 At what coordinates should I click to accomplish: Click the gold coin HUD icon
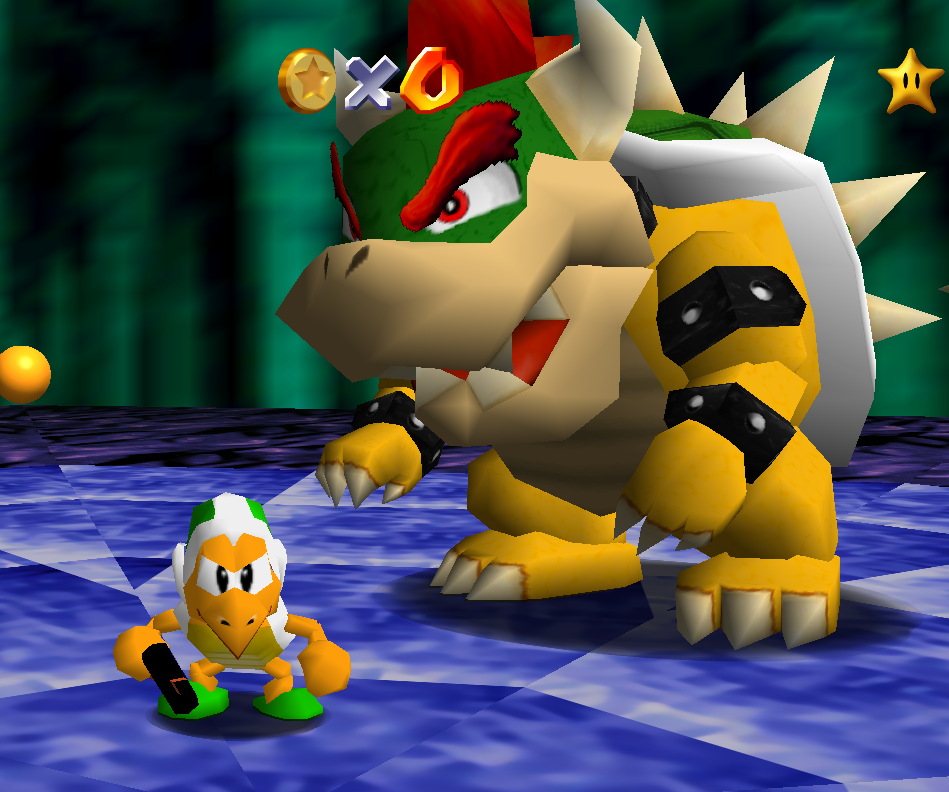click(307, 80)
